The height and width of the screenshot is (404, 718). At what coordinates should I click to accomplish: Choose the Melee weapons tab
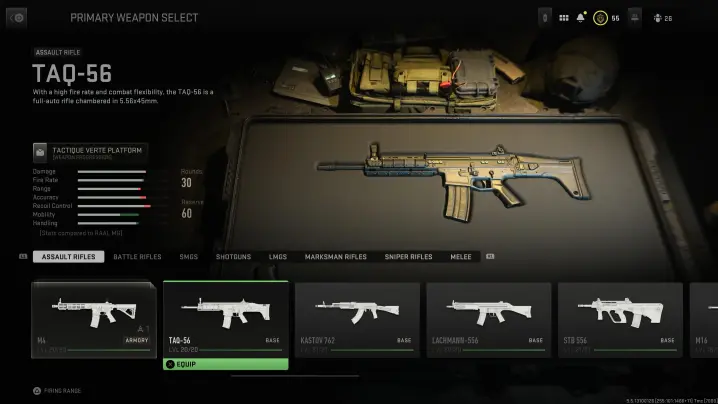tap(460, 257)
